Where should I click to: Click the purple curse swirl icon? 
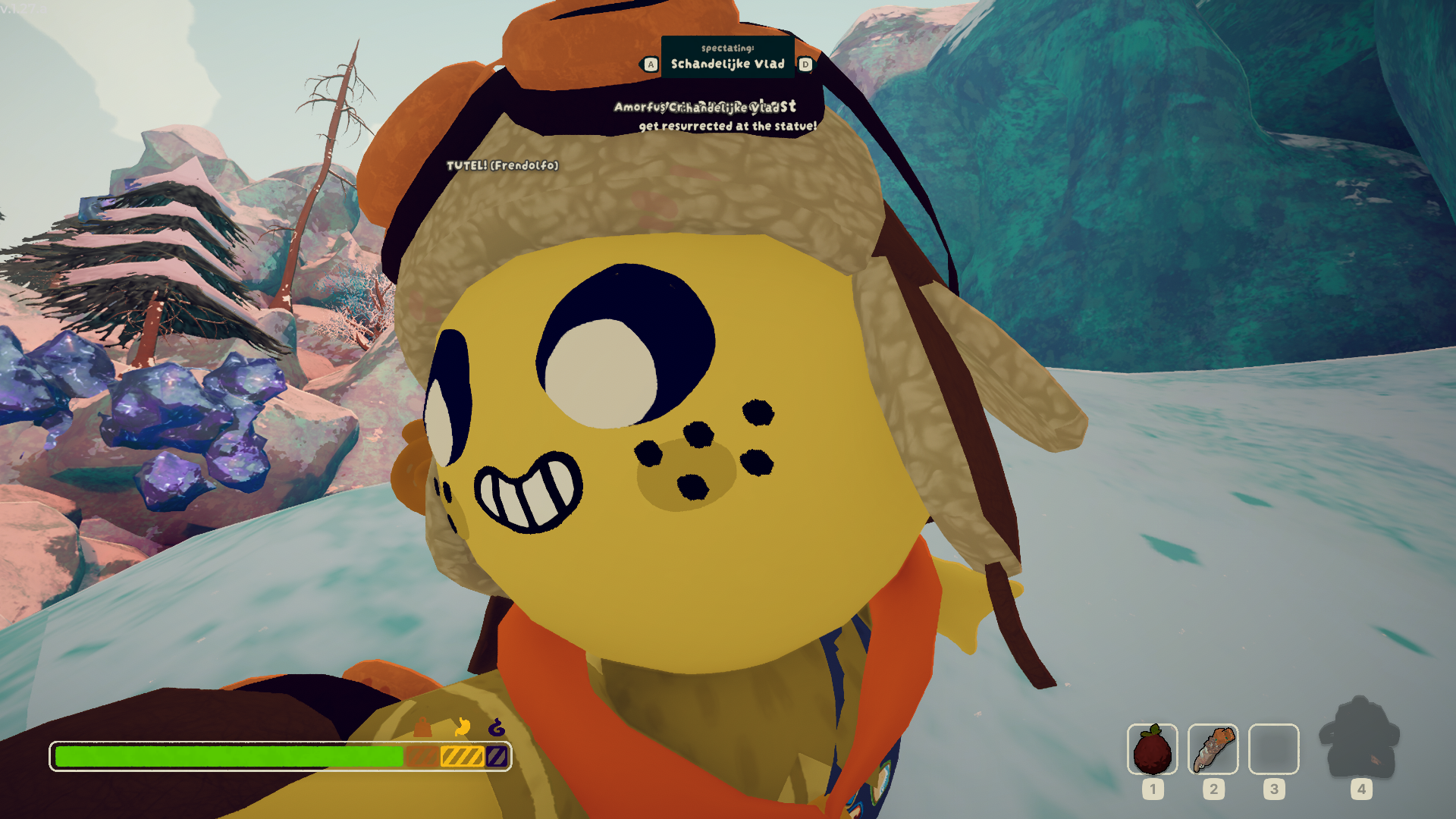[x=497, y=728]
